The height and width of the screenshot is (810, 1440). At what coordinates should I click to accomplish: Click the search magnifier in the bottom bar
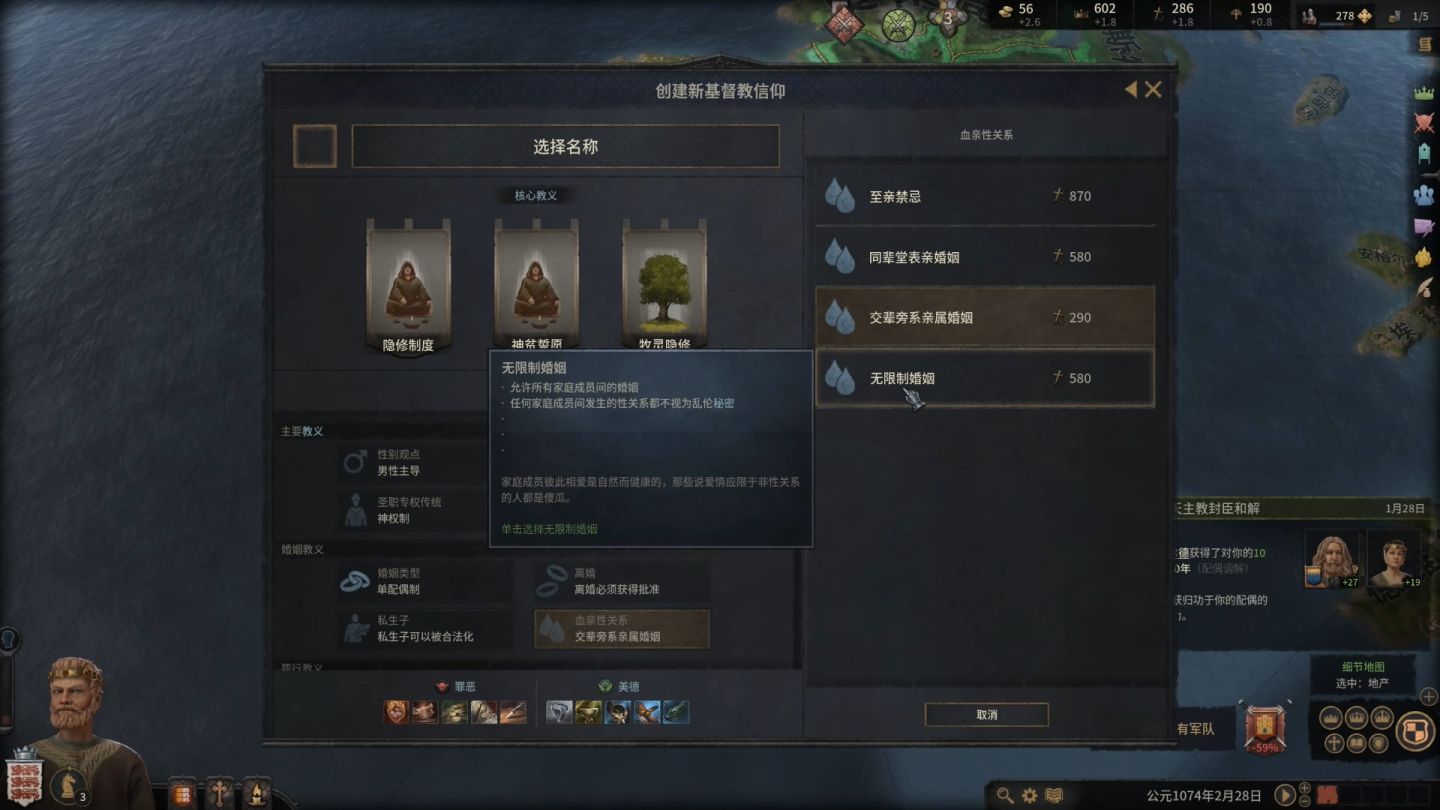[1006, 792]
